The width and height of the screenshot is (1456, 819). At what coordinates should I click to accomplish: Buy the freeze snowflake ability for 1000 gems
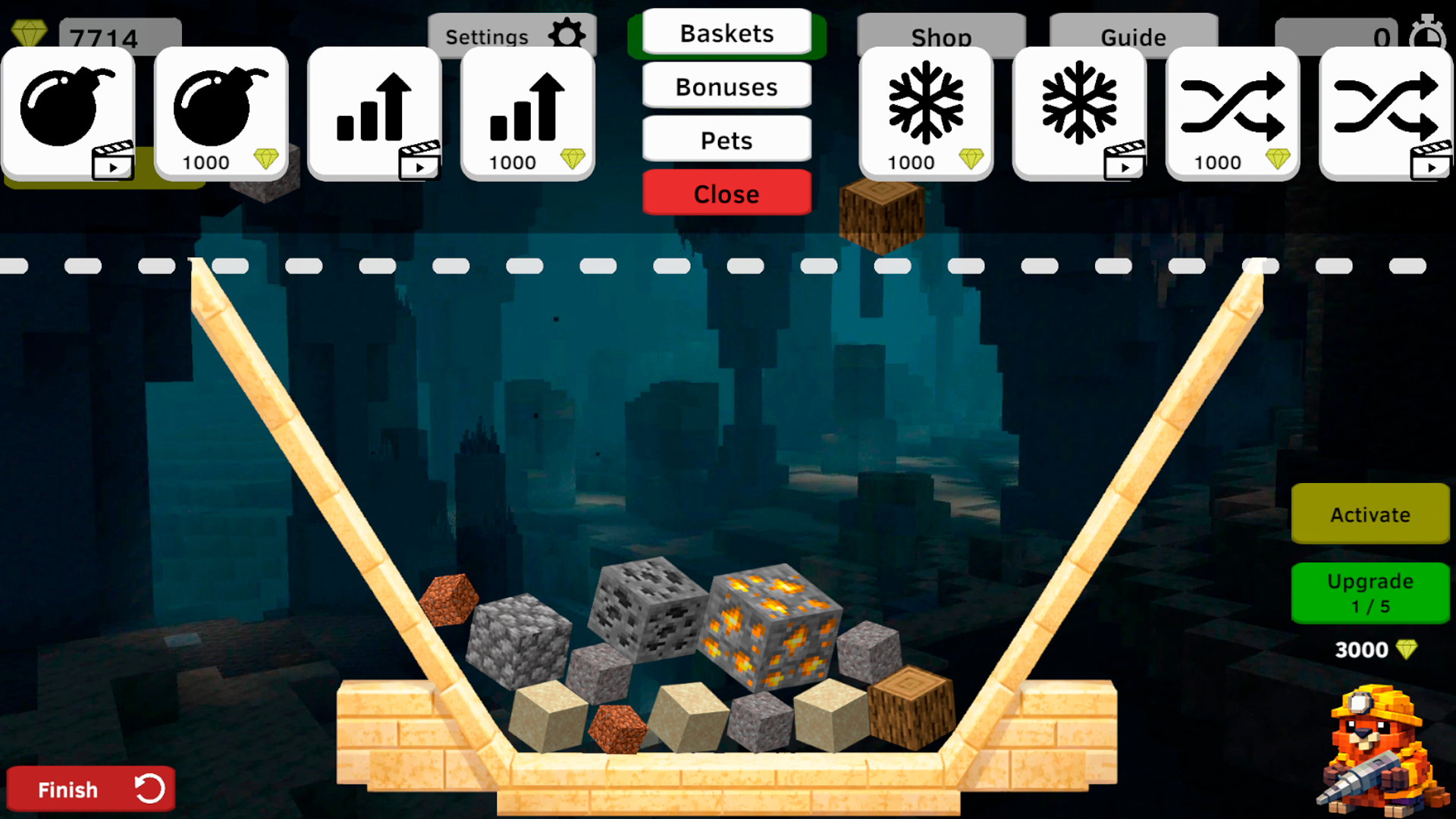[x=926, y=114]
